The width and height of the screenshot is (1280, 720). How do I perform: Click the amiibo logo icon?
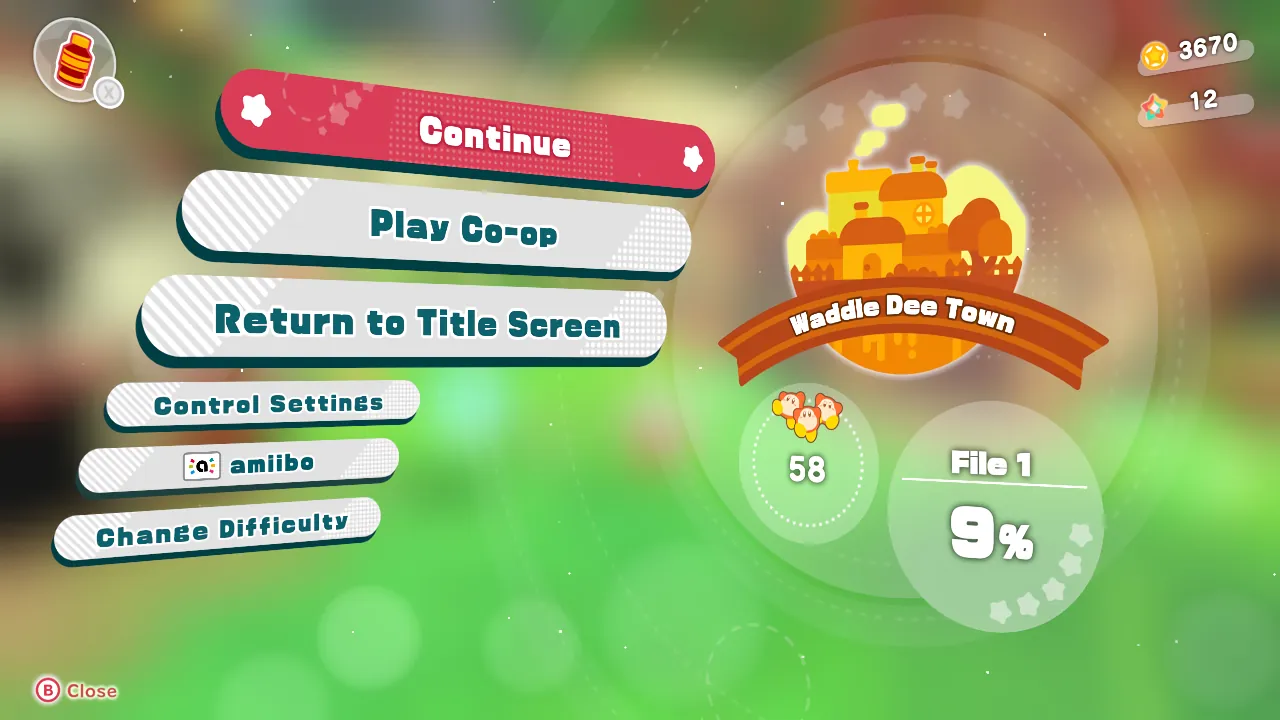[201, 465]
